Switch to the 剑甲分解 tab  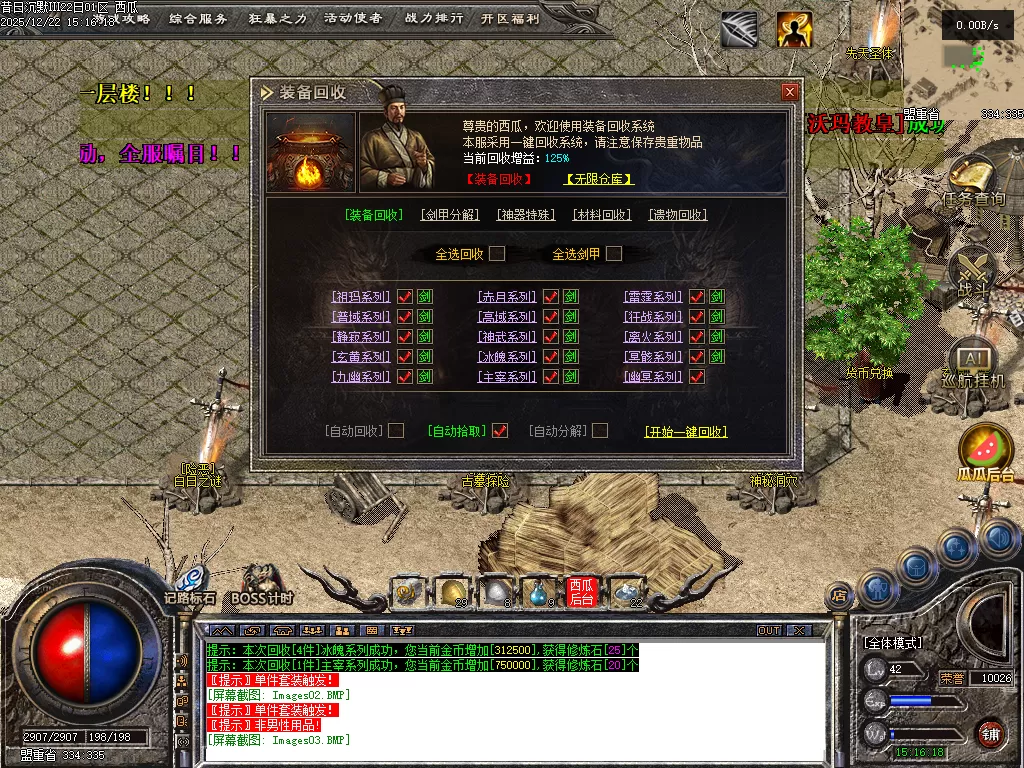tap(449, 215)
